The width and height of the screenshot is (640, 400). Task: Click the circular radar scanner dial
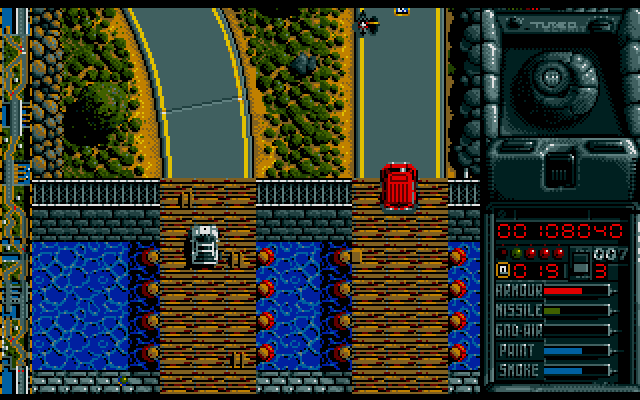(x=552, y=76)
